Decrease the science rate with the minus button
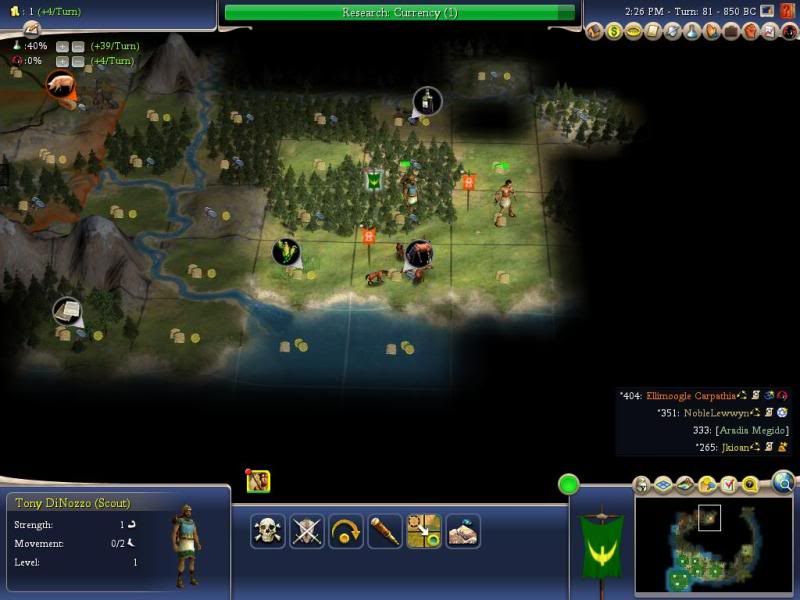The image size is (800, 600). [77, 46]
